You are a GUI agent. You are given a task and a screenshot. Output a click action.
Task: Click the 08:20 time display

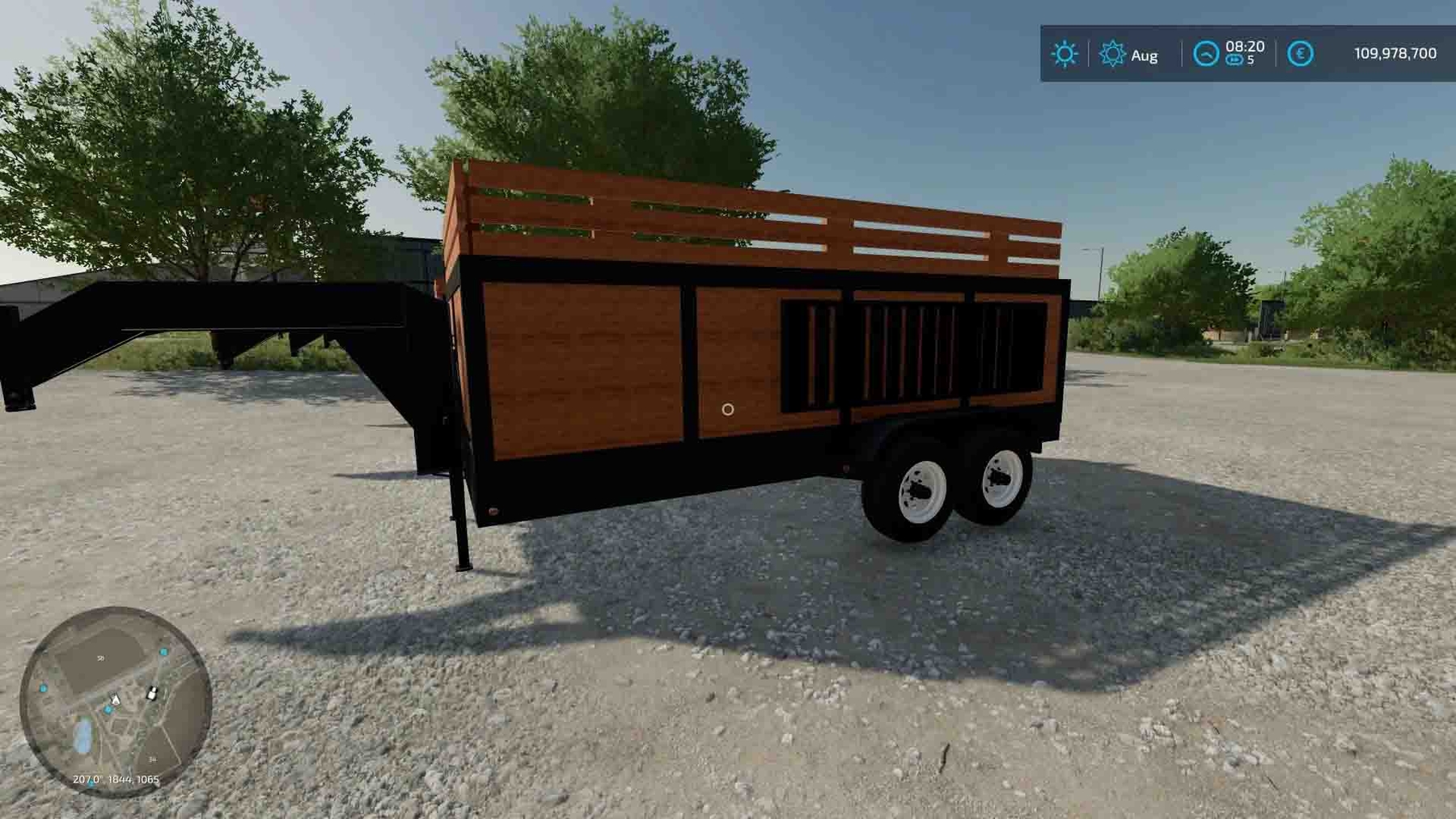[1245, 47]
